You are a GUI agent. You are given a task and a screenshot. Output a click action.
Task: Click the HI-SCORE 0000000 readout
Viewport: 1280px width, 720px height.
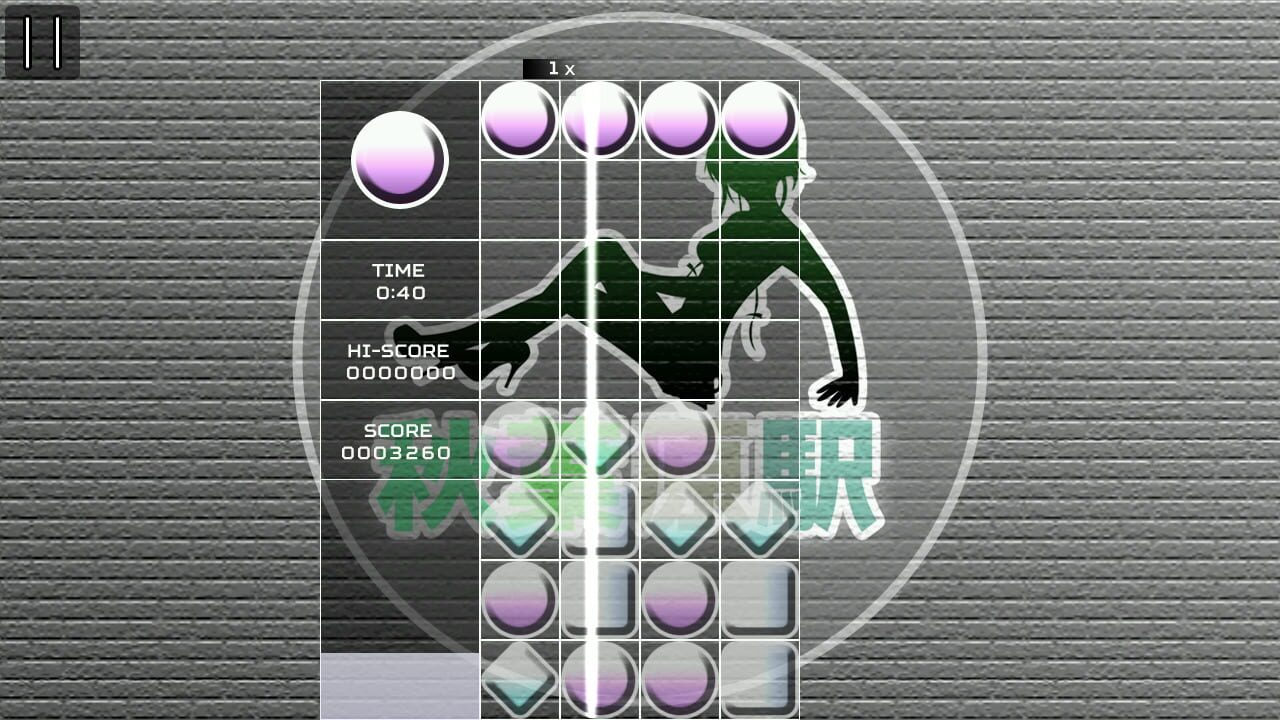(x=400, y=360)
